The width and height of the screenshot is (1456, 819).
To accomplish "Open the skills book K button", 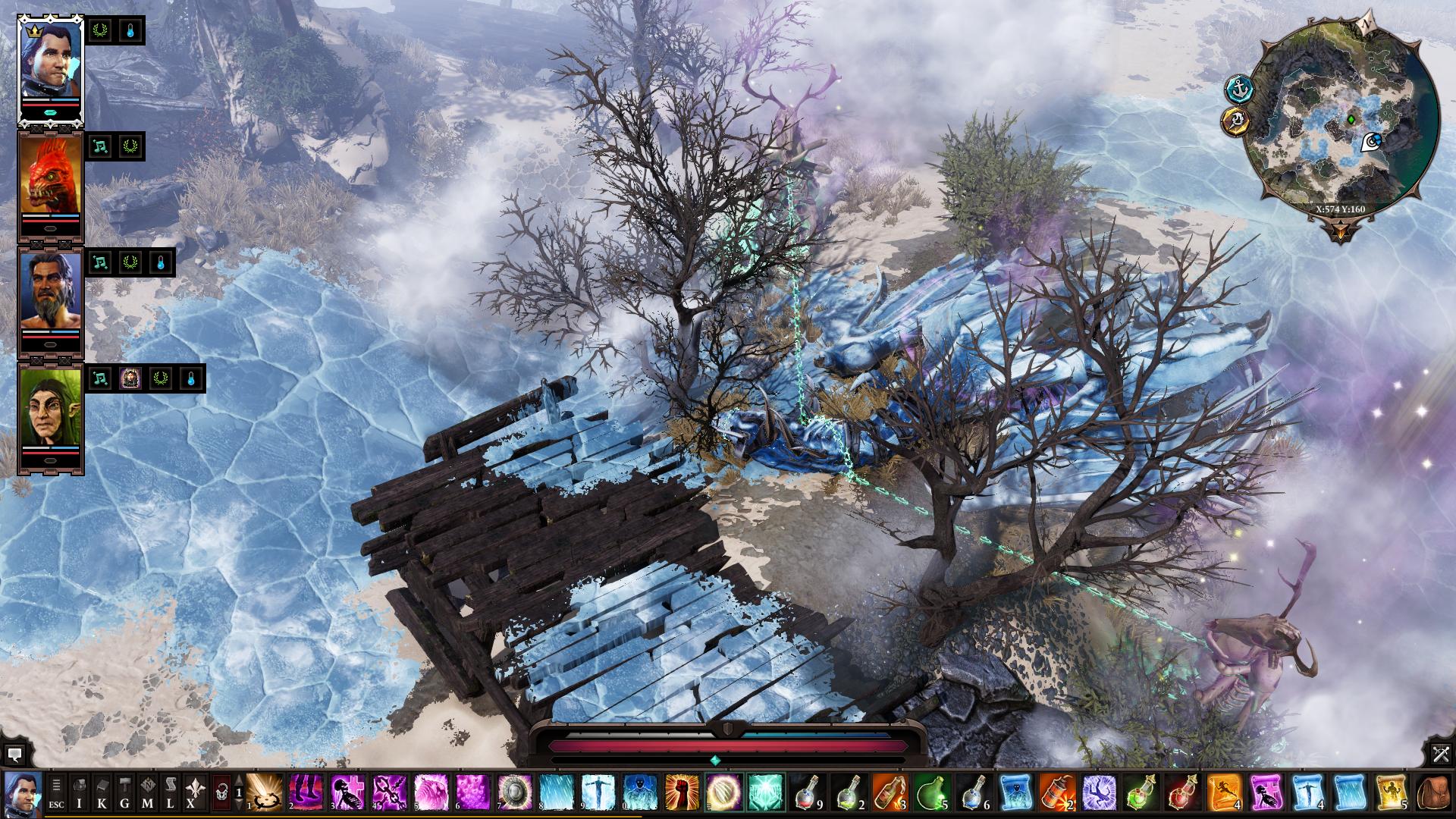I will tap(102, 793).
